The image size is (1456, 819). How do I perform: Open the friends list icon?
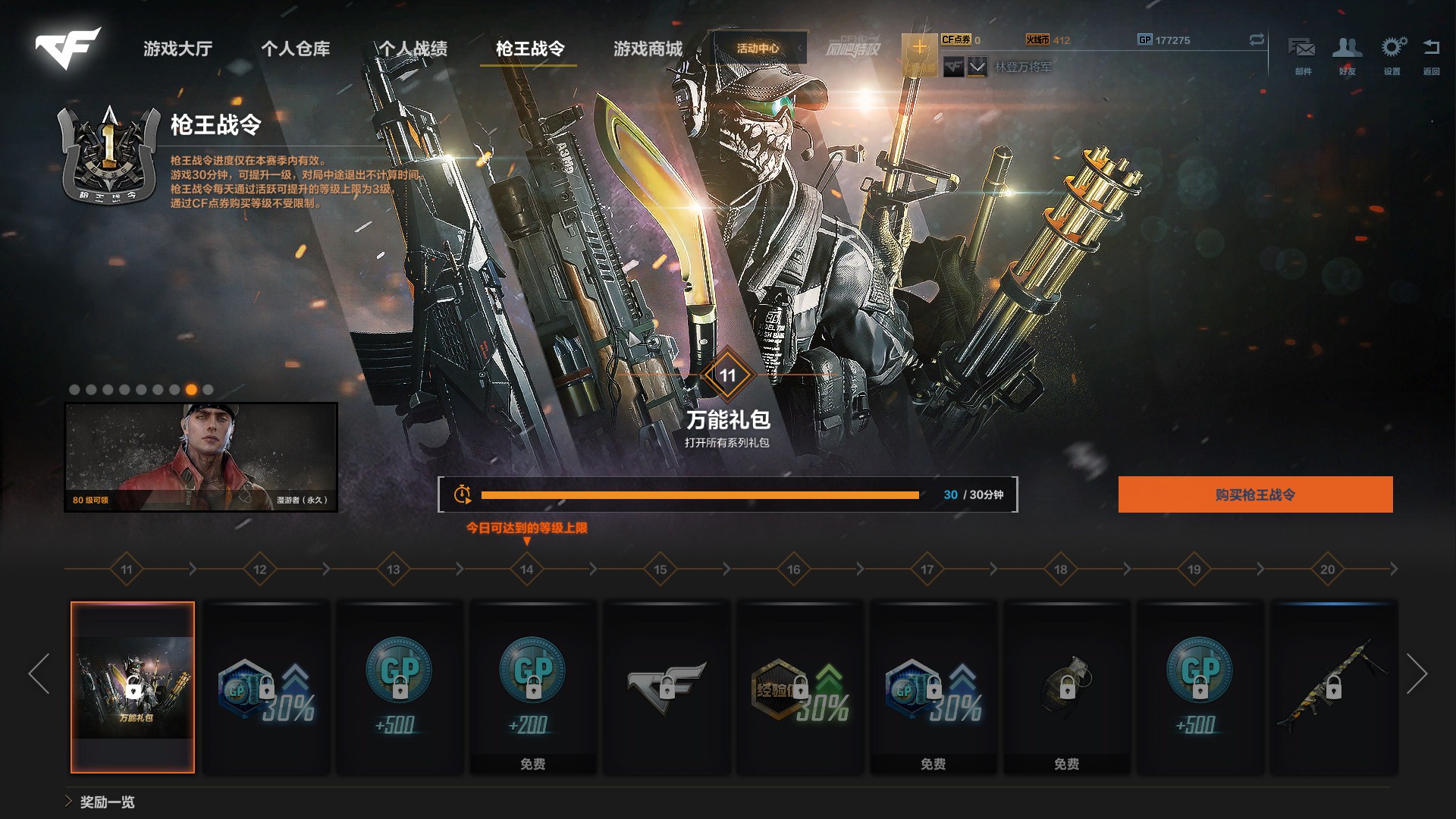[1347, 54]
